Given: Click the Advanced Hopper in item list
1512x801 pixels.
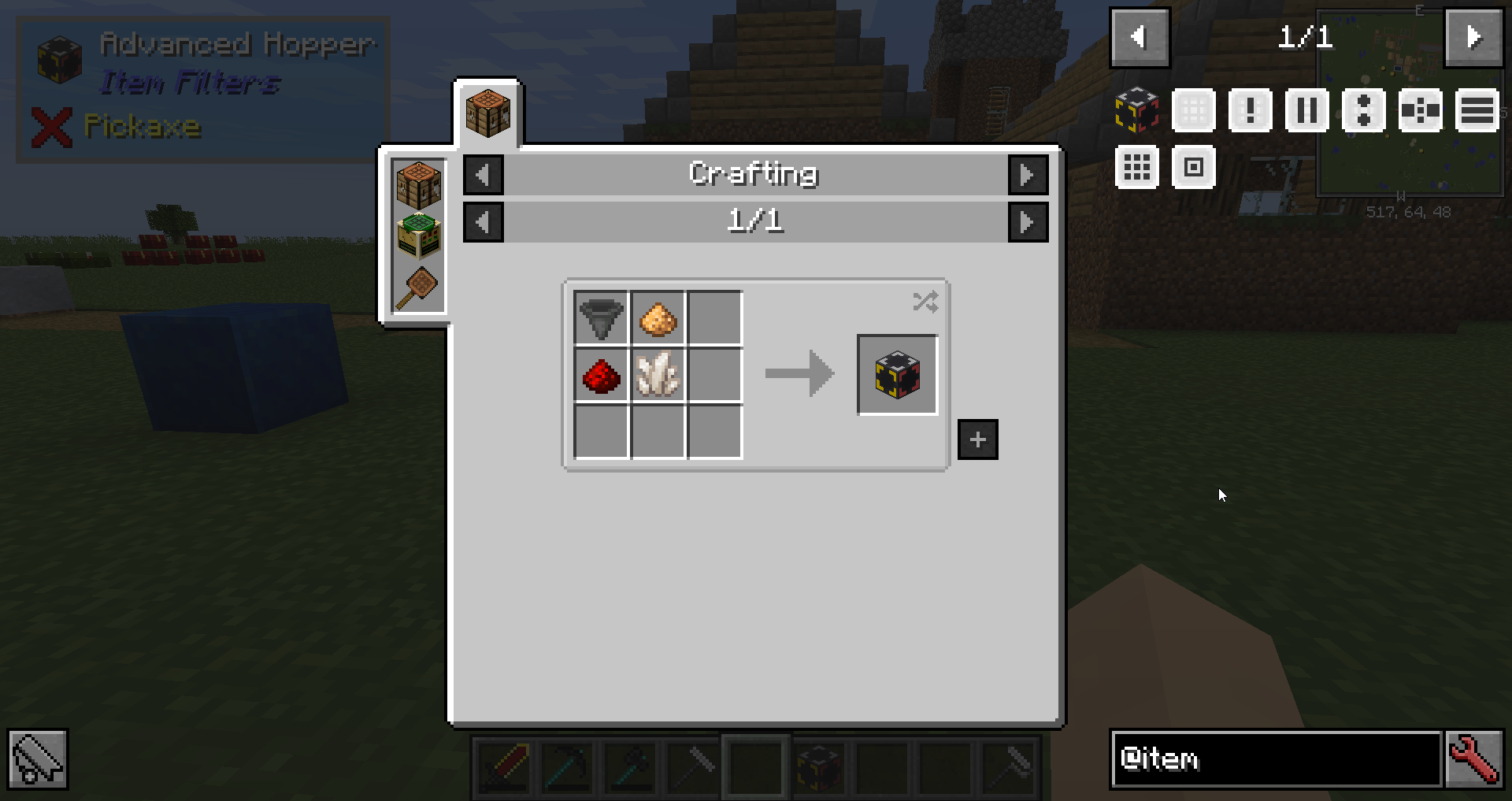Looking at the screenshot, I should pyautogui.click(x=1136, y=110).
